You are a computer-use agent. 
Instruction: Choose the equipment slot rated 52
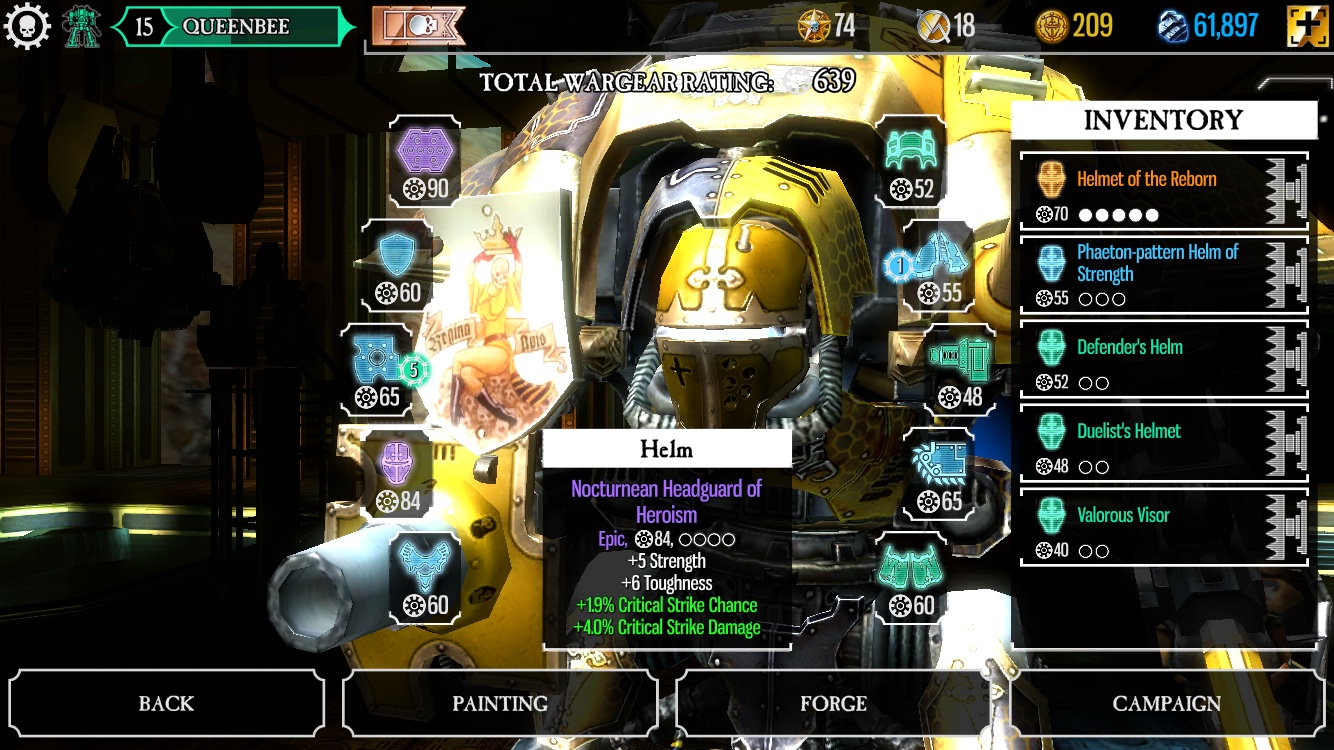coord(909,160)
